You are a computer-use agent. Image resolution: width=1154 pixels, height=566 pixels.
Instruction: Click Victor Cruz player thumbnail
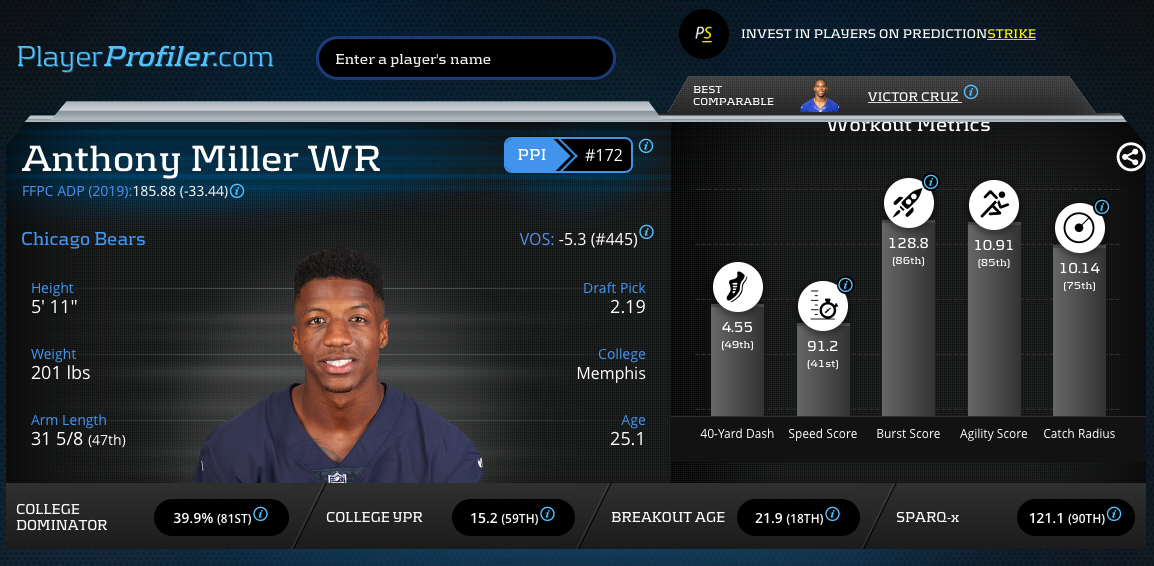pyautogui.click(x=819, y=96)
